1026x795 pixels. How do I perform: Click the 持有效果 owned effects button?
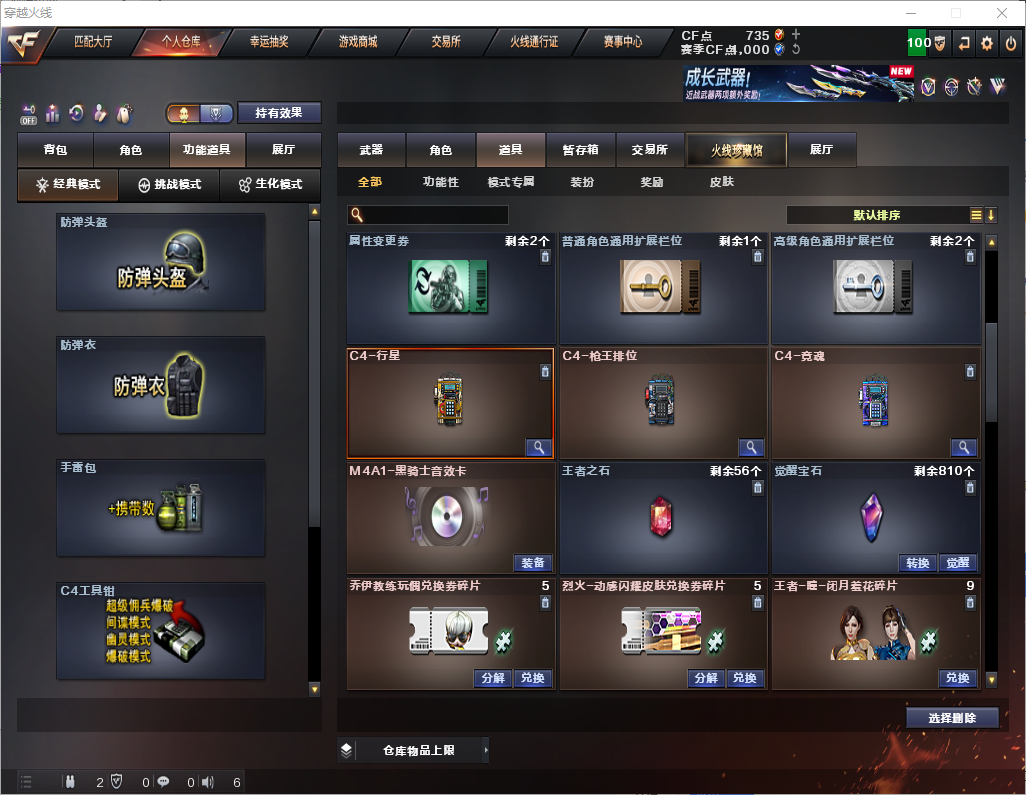[279, 113]
